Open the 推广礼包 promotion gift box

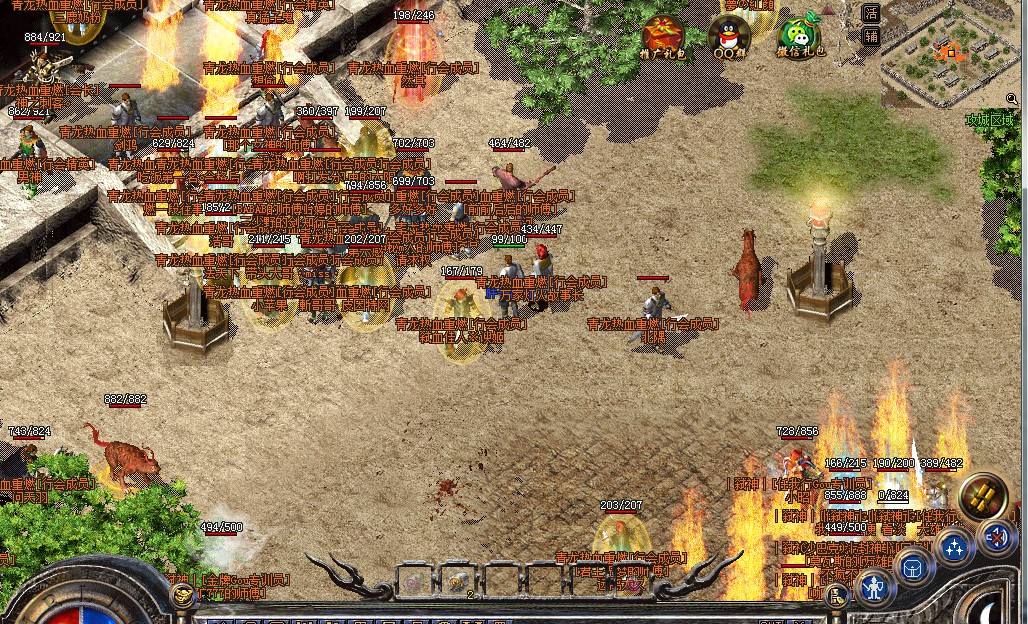pyautogui.click(x=662, y=36)
